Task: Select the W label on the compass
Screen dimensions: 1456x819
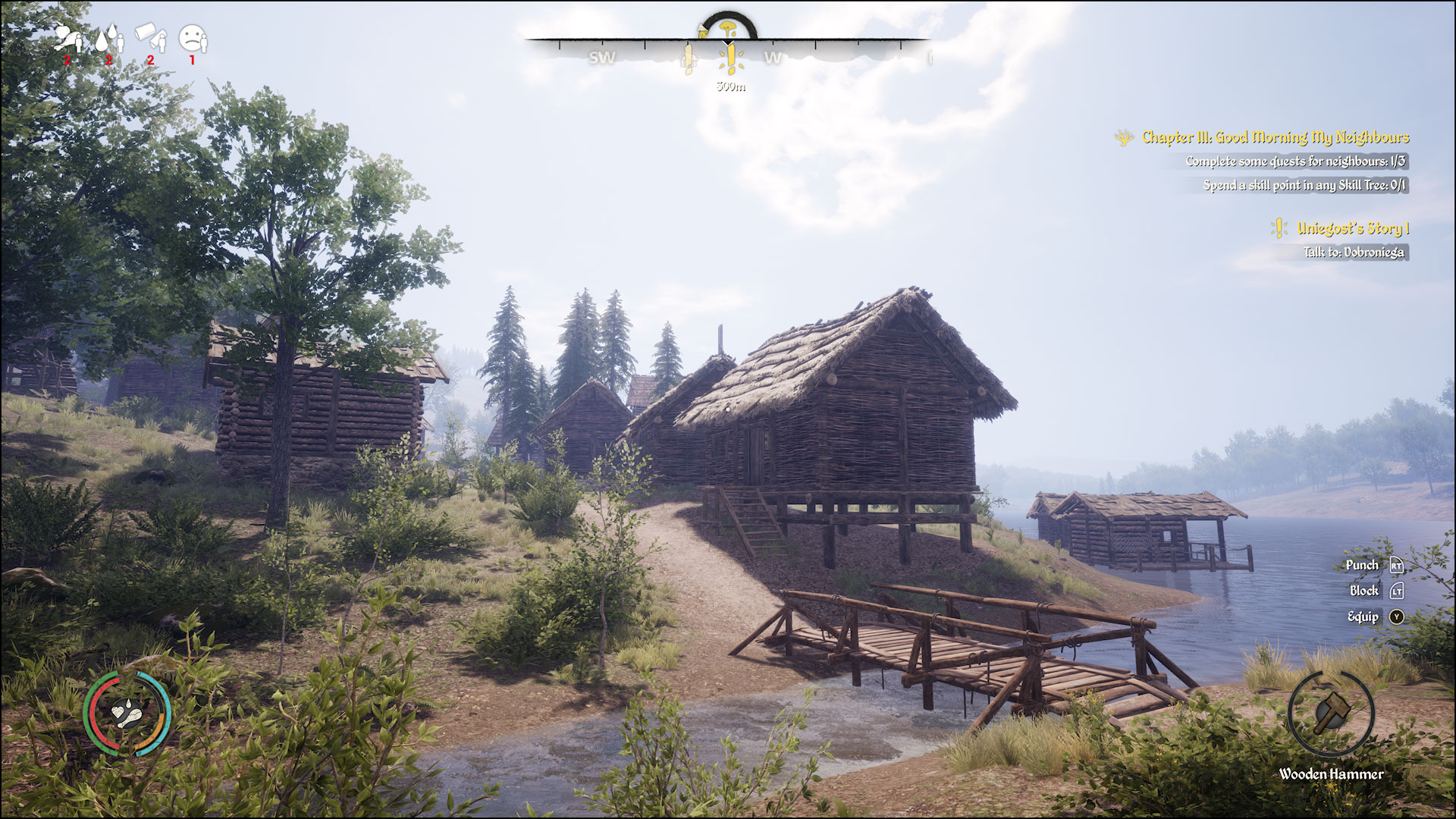Action: point(773,58)
